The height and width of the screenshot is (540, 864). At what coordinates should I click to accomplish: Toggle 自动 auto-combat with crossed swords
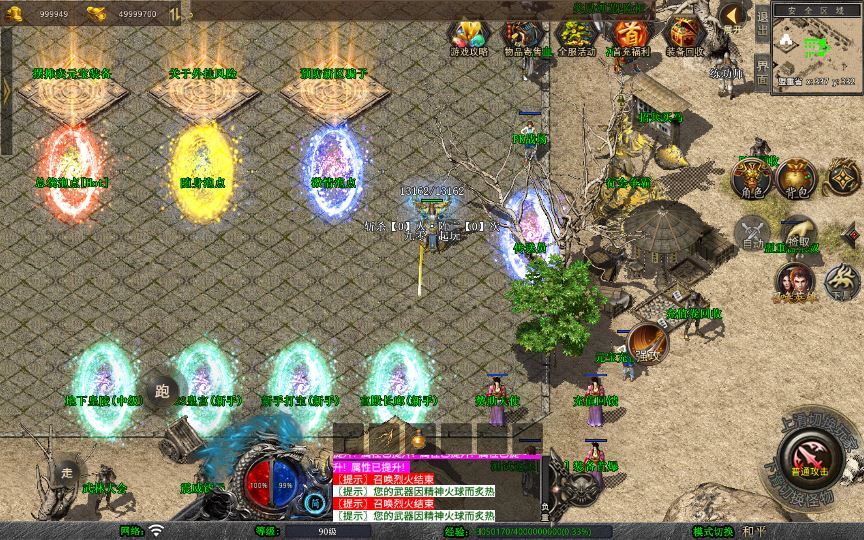(x=752, y=232)
